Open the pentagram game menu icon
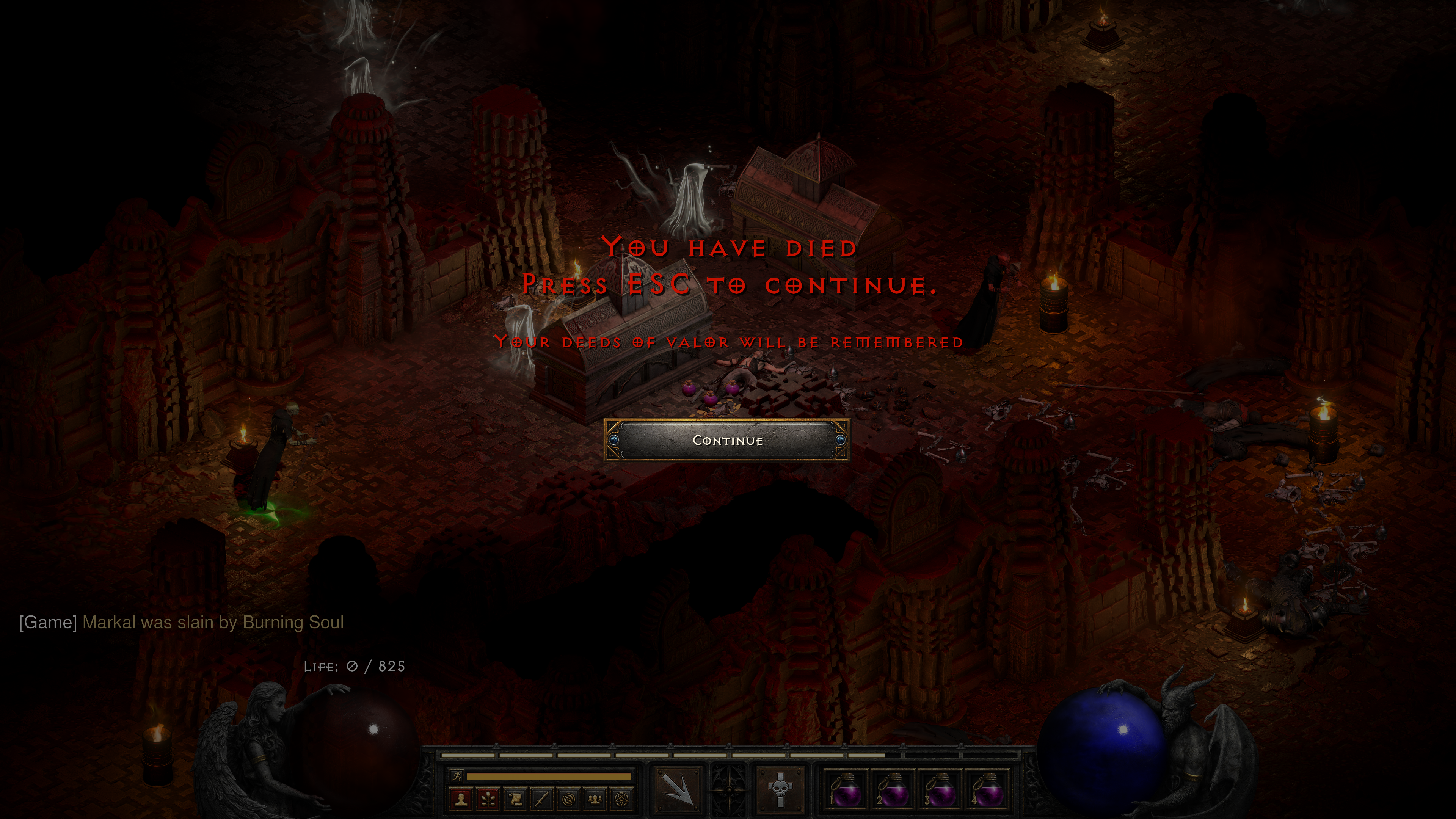 (x=622, y=799)
